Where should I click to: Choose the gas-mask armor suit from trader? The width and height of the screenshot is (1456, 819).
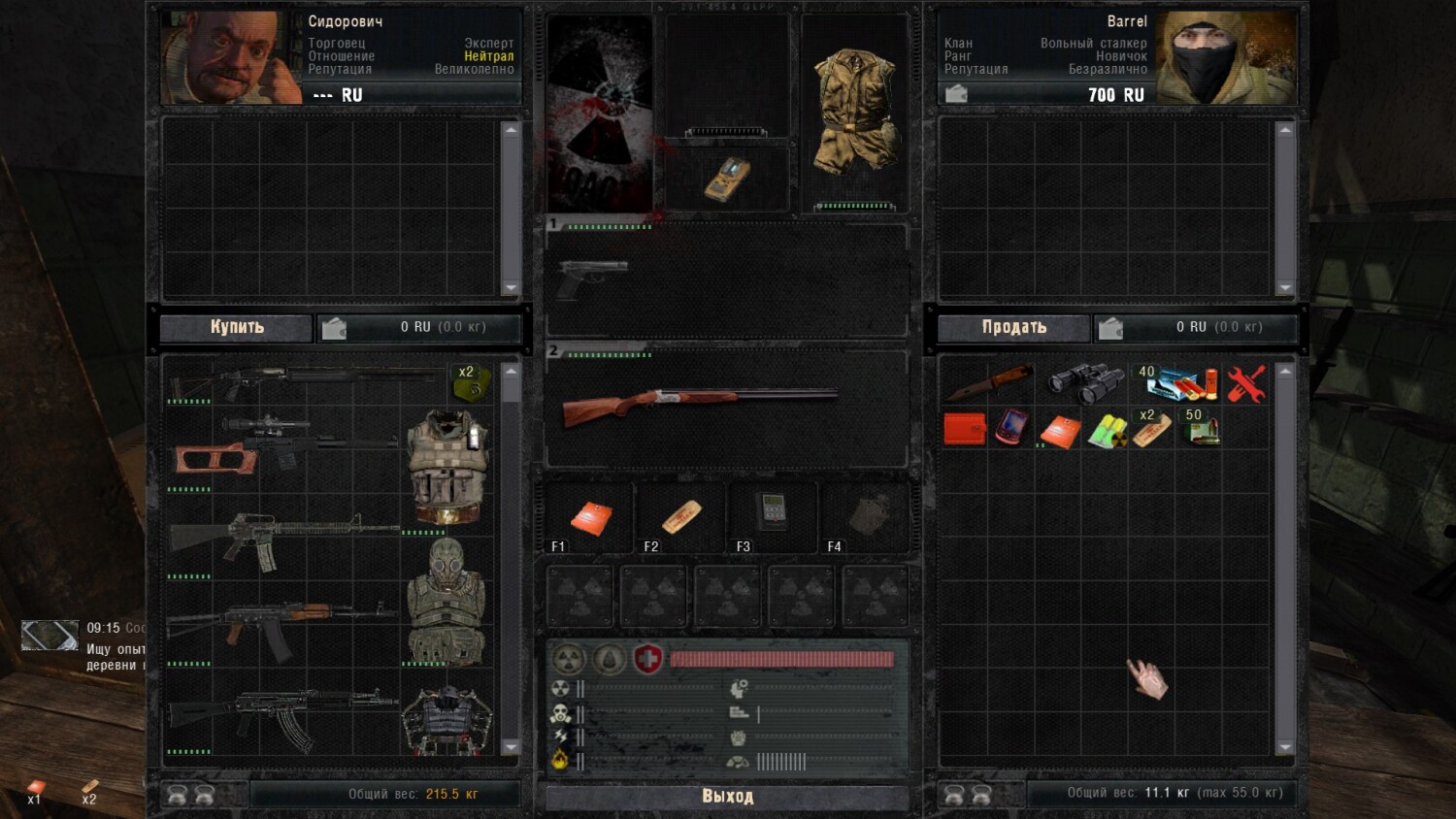click(x=446, y=602)
